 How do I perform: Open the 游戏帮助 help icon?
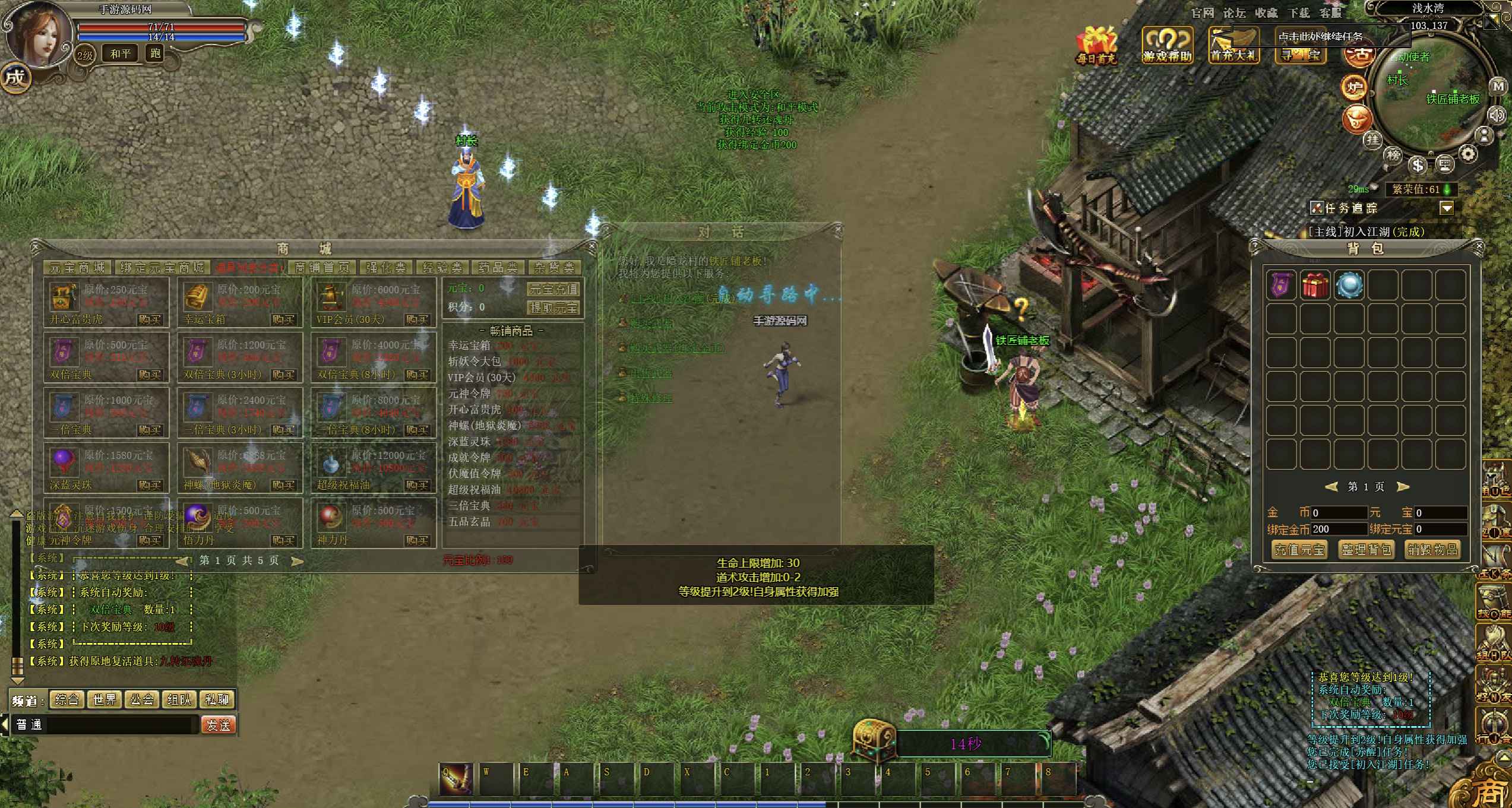1167,45
